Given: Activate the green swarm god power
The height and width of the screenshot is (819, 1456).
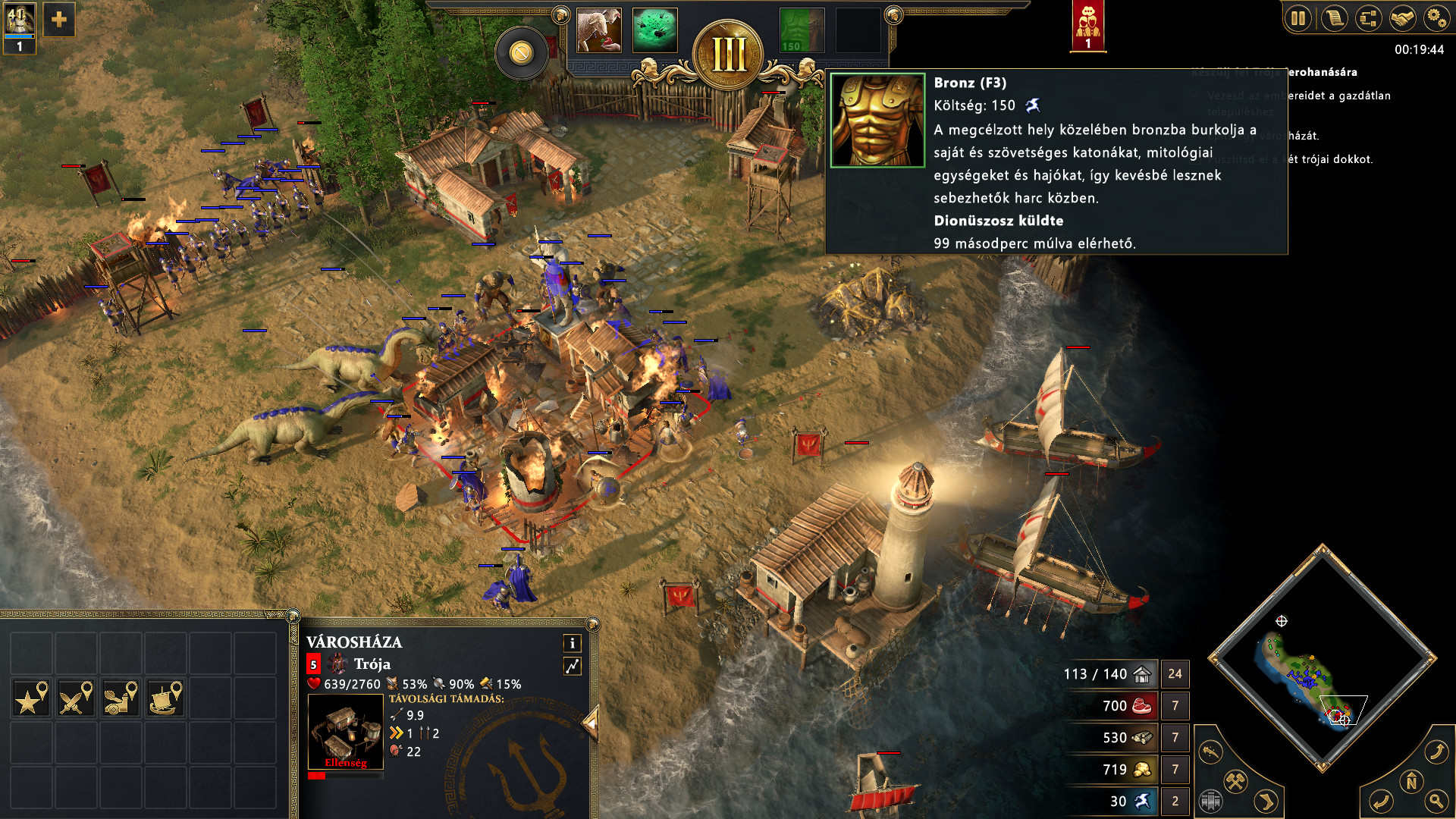Looking at the screenshot, I should [654, 30].
